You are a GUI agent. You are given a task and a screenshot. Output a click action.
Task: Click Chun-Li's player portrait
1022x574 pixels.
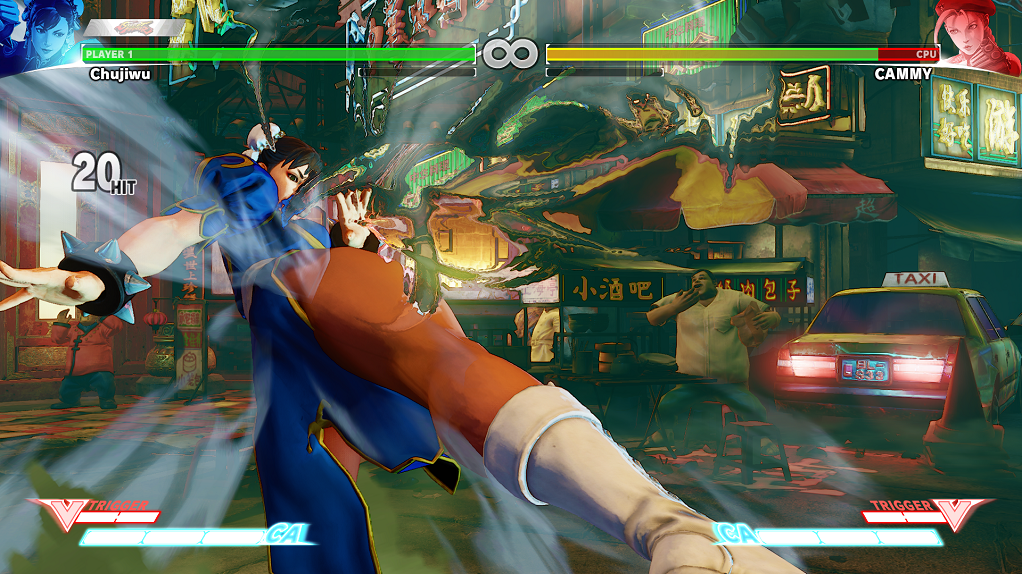36,36
